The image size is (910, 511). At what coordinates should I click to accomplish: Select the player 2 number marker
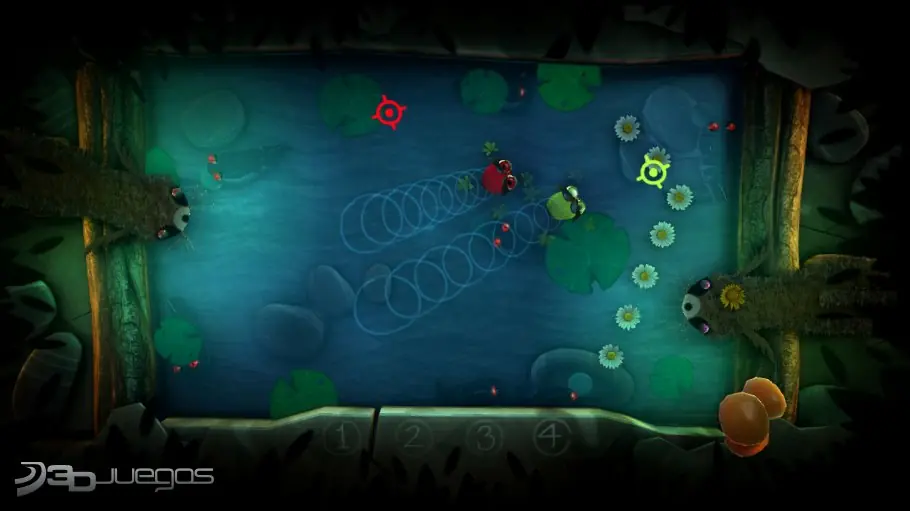412,436
